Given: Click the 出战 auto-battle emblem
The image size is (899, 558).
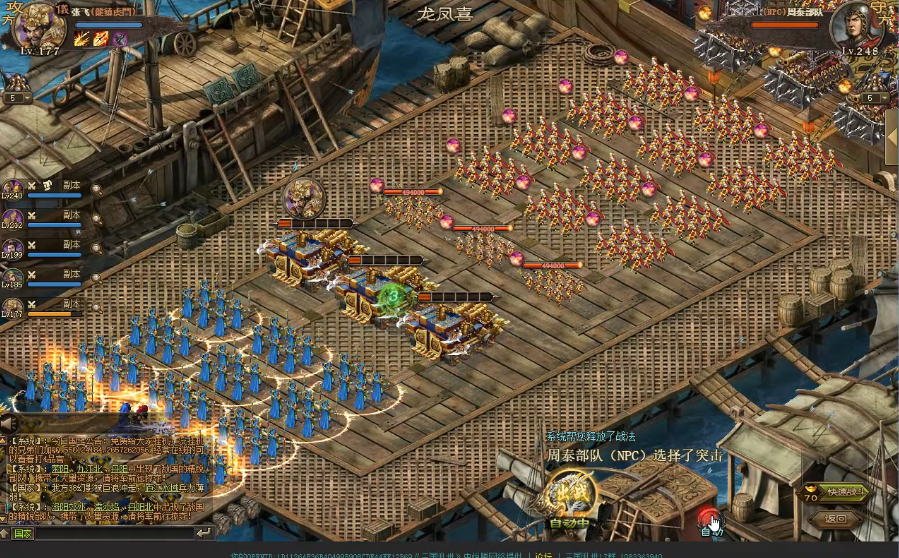Looking at the screenshot, I should (572, 490).
